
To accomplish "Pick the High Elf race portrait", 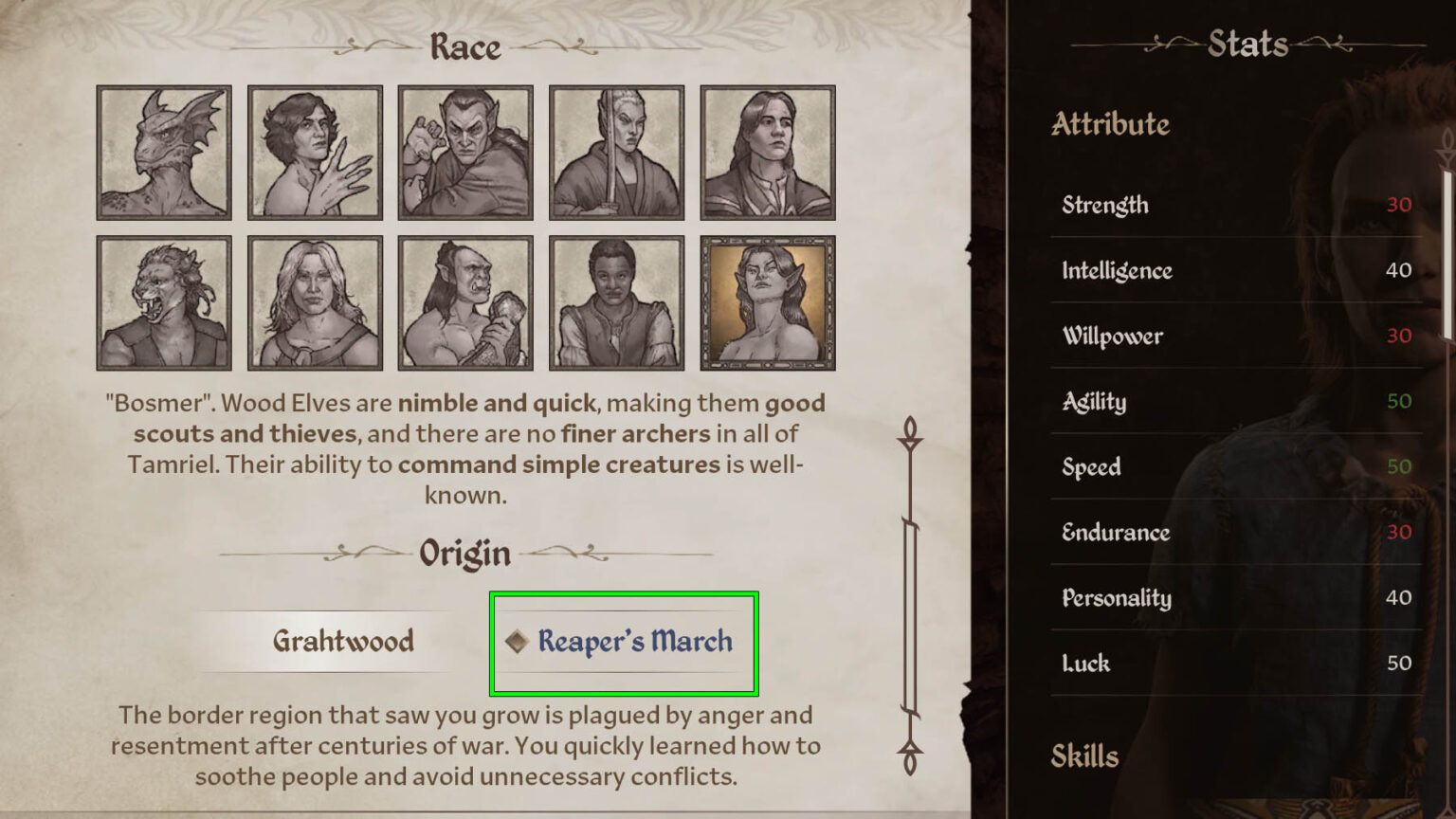I will pos(616,152).
